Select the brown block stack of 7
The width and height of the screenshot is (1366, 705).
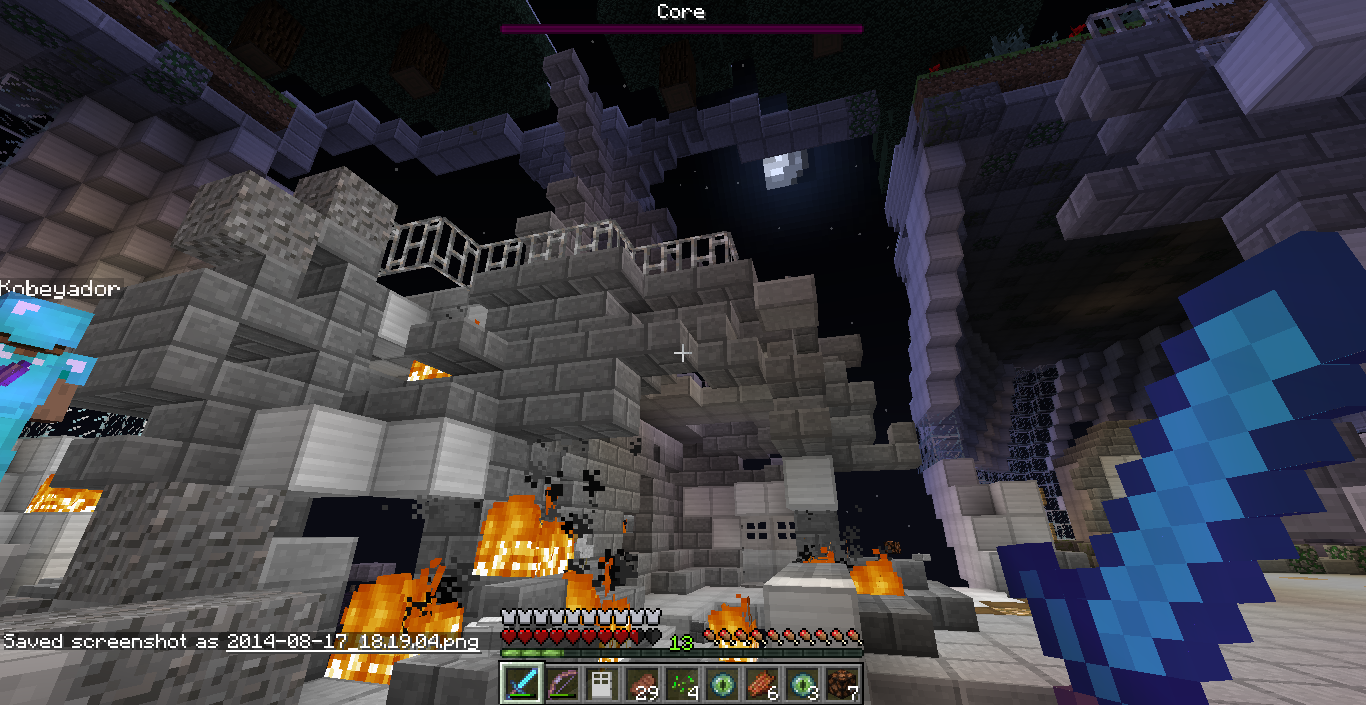(841, 683)
